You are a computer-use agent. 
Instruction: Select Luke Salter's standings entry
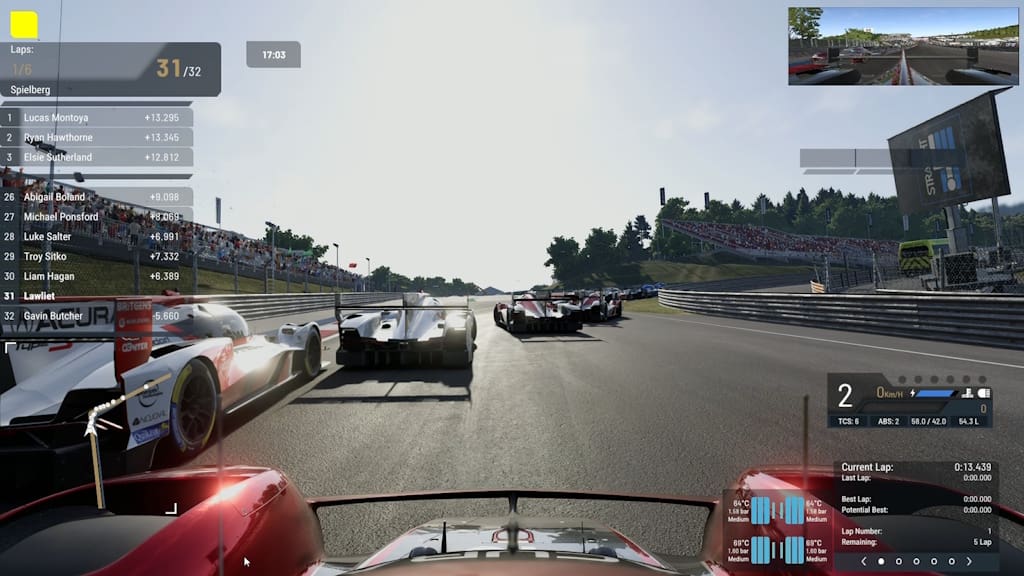pos(97,237)
